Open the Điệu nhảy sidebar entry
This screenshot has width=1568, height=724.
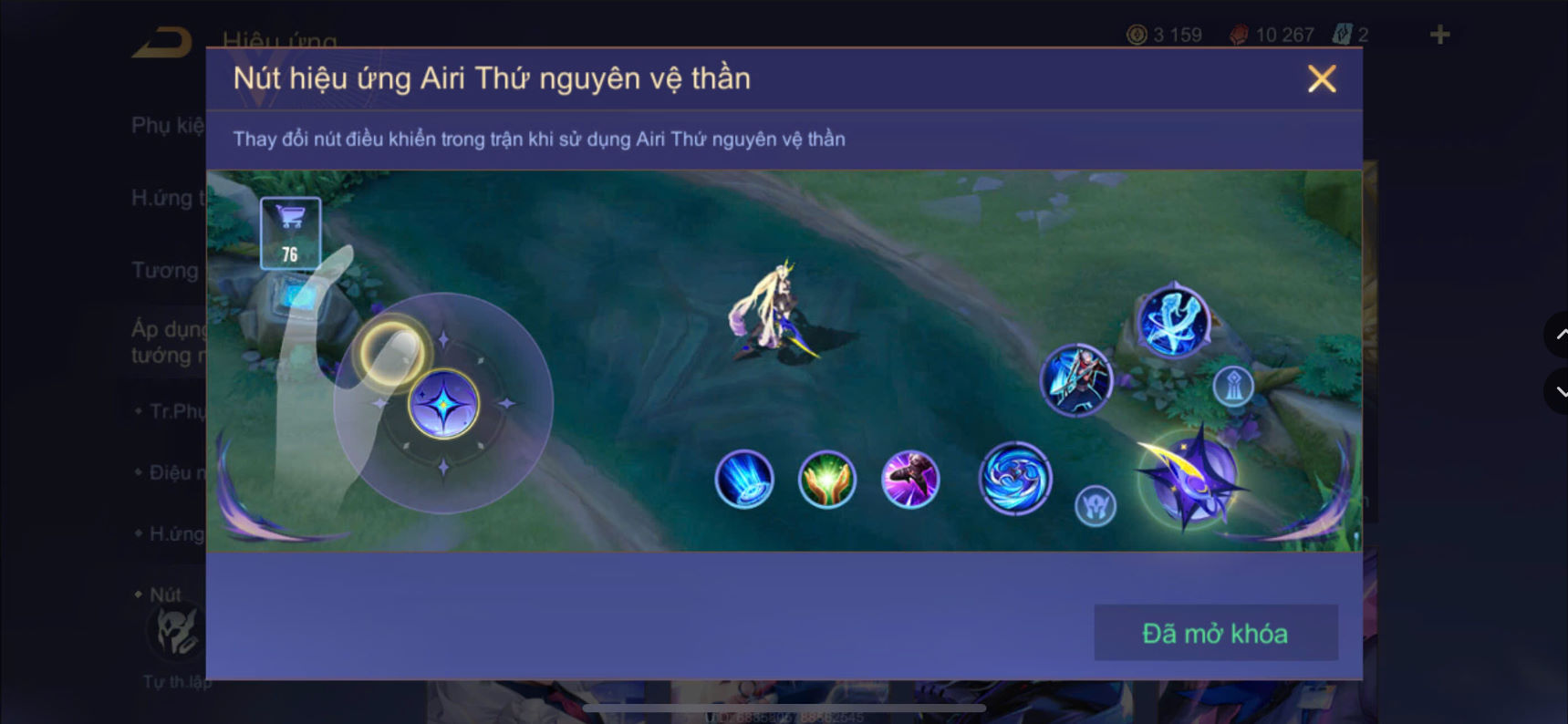[x=176, y=471]
